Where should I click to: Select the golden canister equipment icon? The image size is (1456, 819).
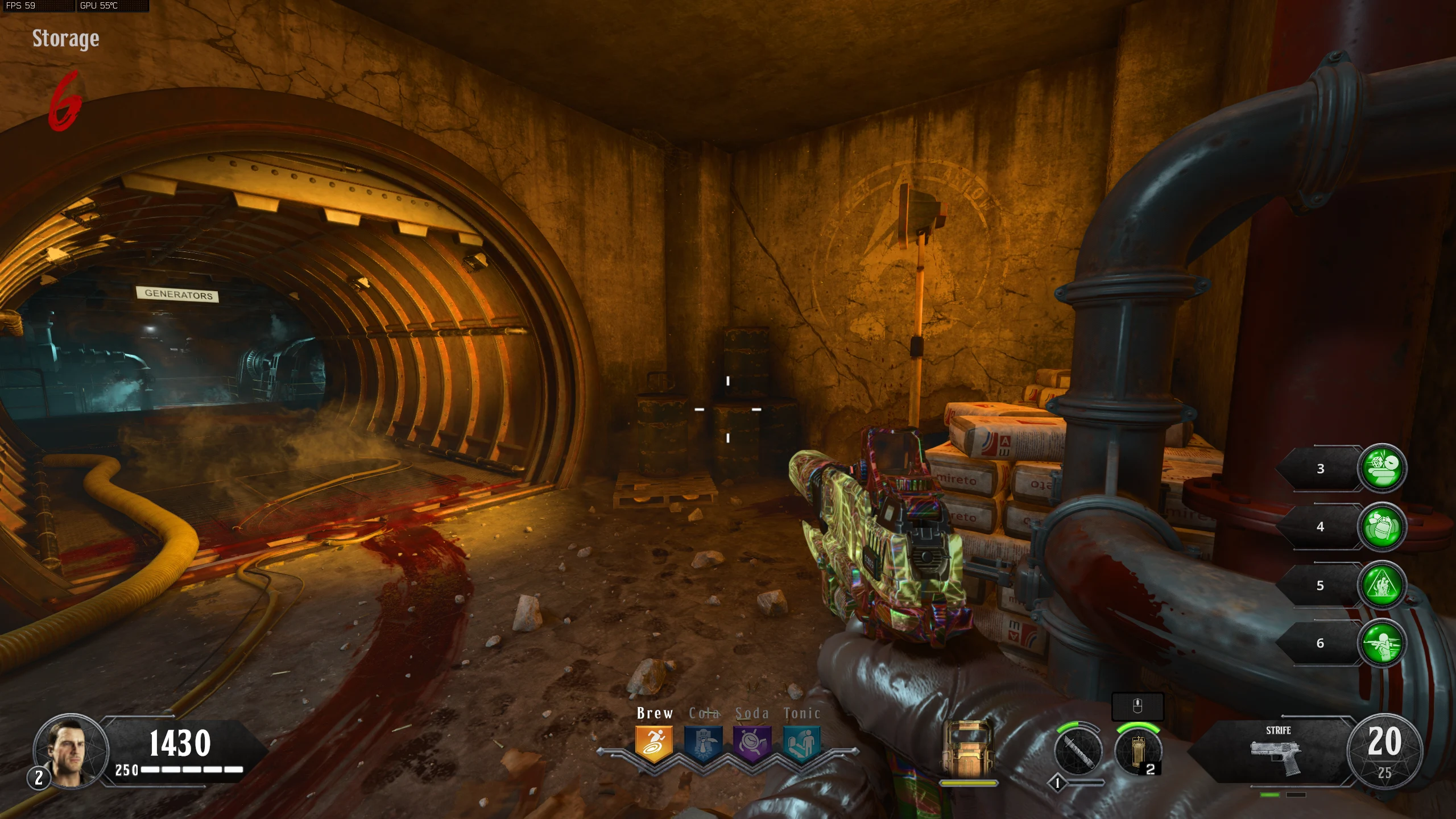point(1137,751)
